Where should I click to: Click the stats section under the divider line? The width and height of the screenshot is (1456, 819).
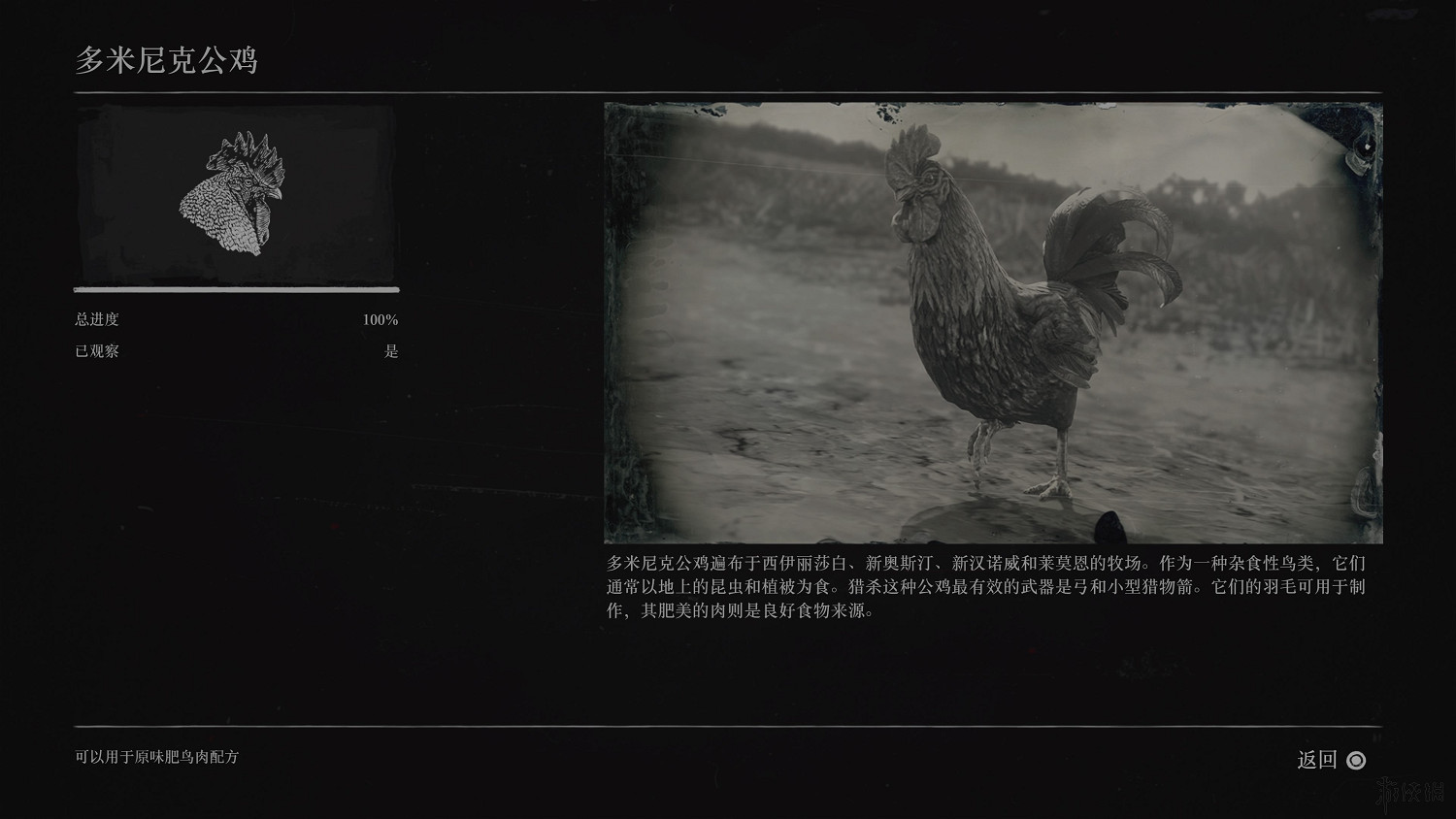pyautogui.click(x=233, y=335)
